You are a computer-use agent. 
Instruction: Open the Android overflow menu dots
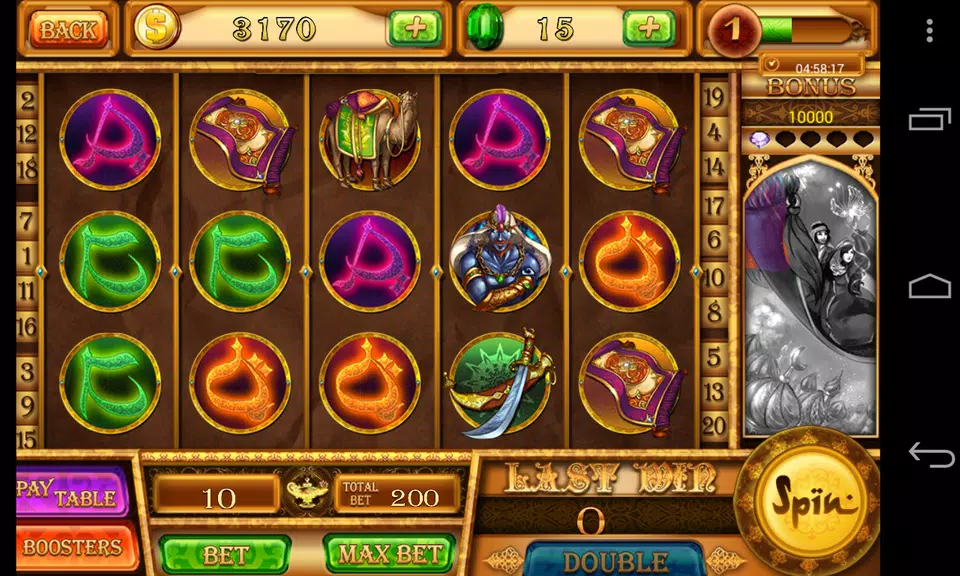929,30
